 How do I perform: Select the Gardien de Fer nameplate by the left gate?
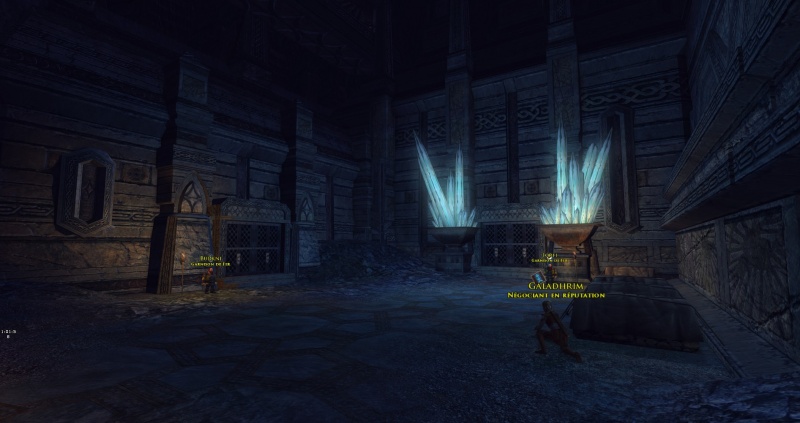pyautogui.click(x=211, y=260)
